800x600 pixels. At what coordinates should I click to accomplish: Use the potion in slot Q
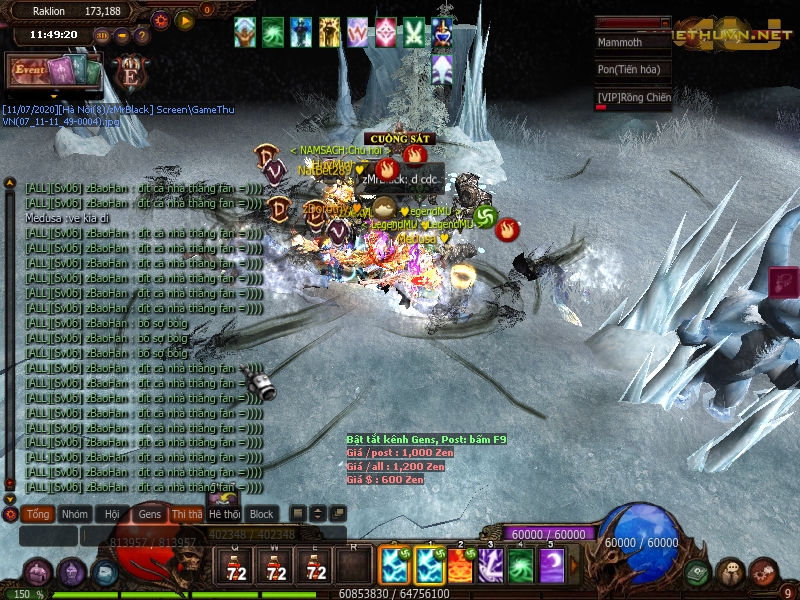(236, 566)
